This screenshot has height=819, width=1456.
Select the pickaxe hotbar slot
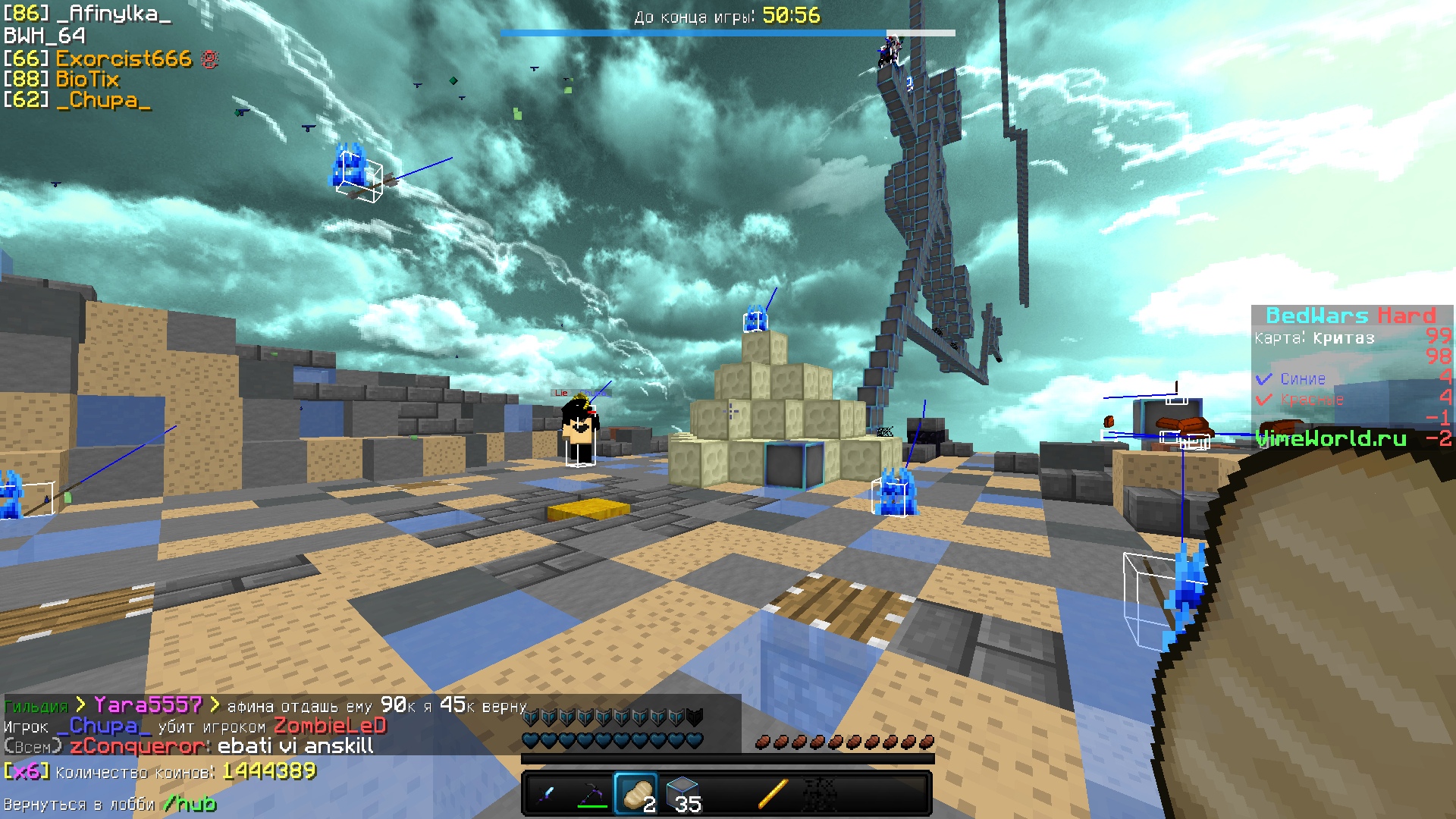coord(591,794)
